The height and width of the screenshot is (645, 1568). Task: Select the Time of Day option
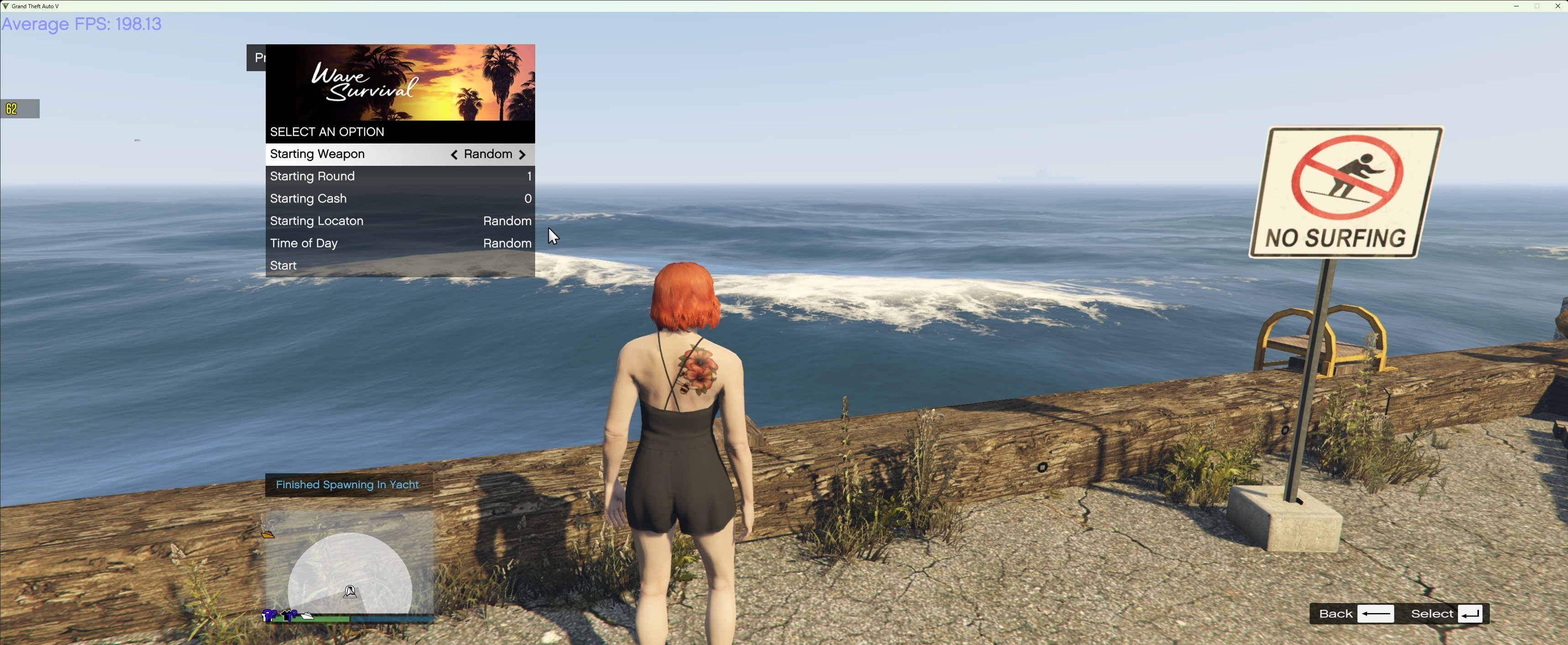click(400, 243)
